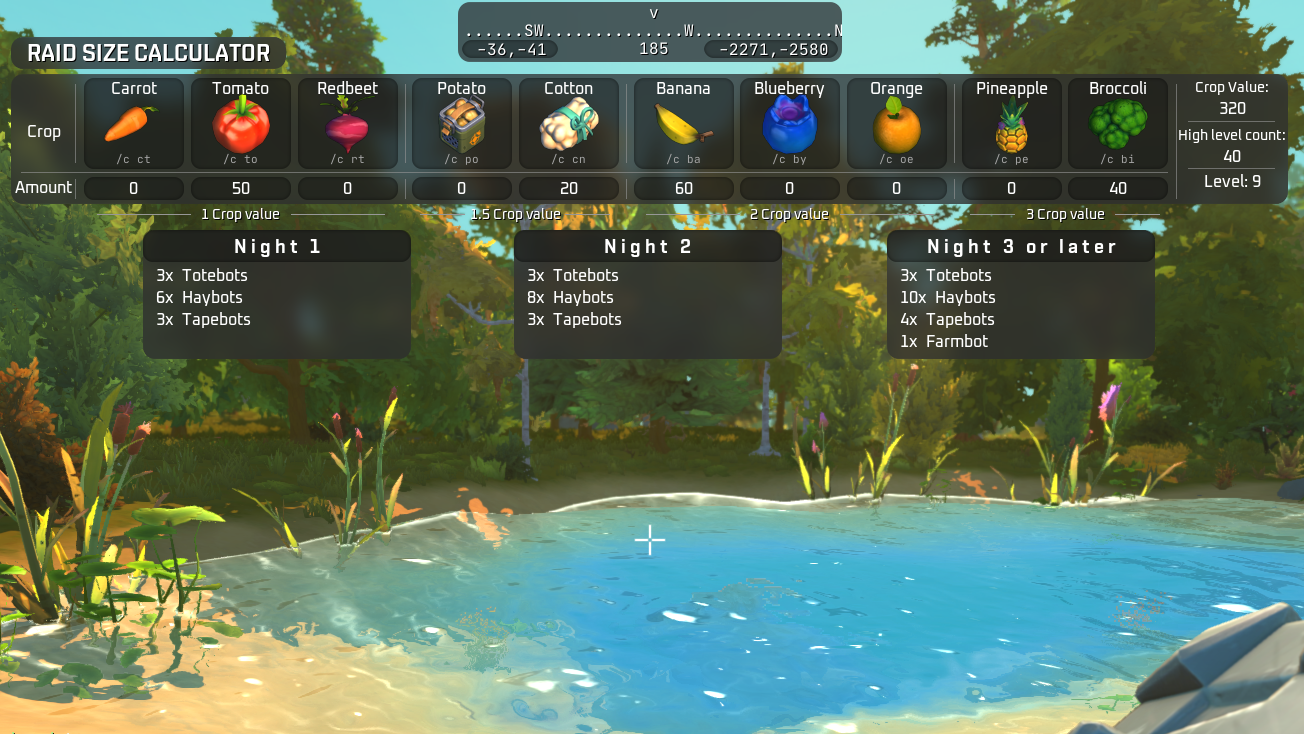Click the Carrot amount field
This screenshot has height=734, width=1304.
134,188
